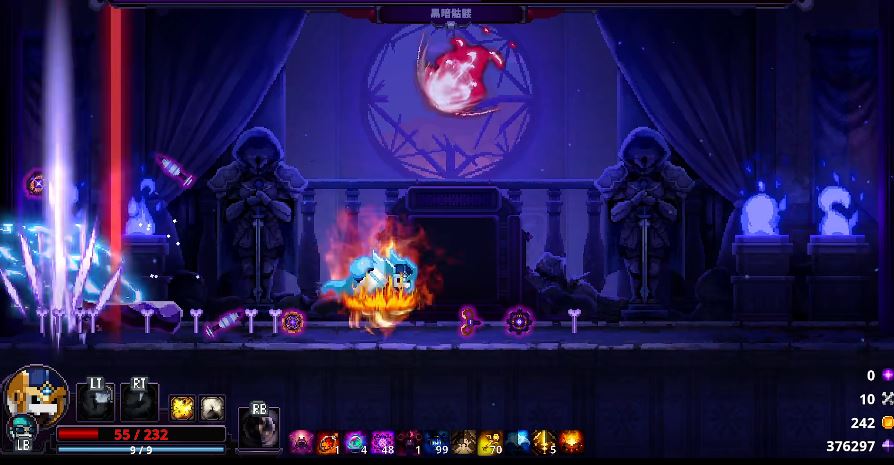This screenshot has height=465, width=894.
Task: Inspect the red orb buff with count 1
Action: click(x=328, y=440)
